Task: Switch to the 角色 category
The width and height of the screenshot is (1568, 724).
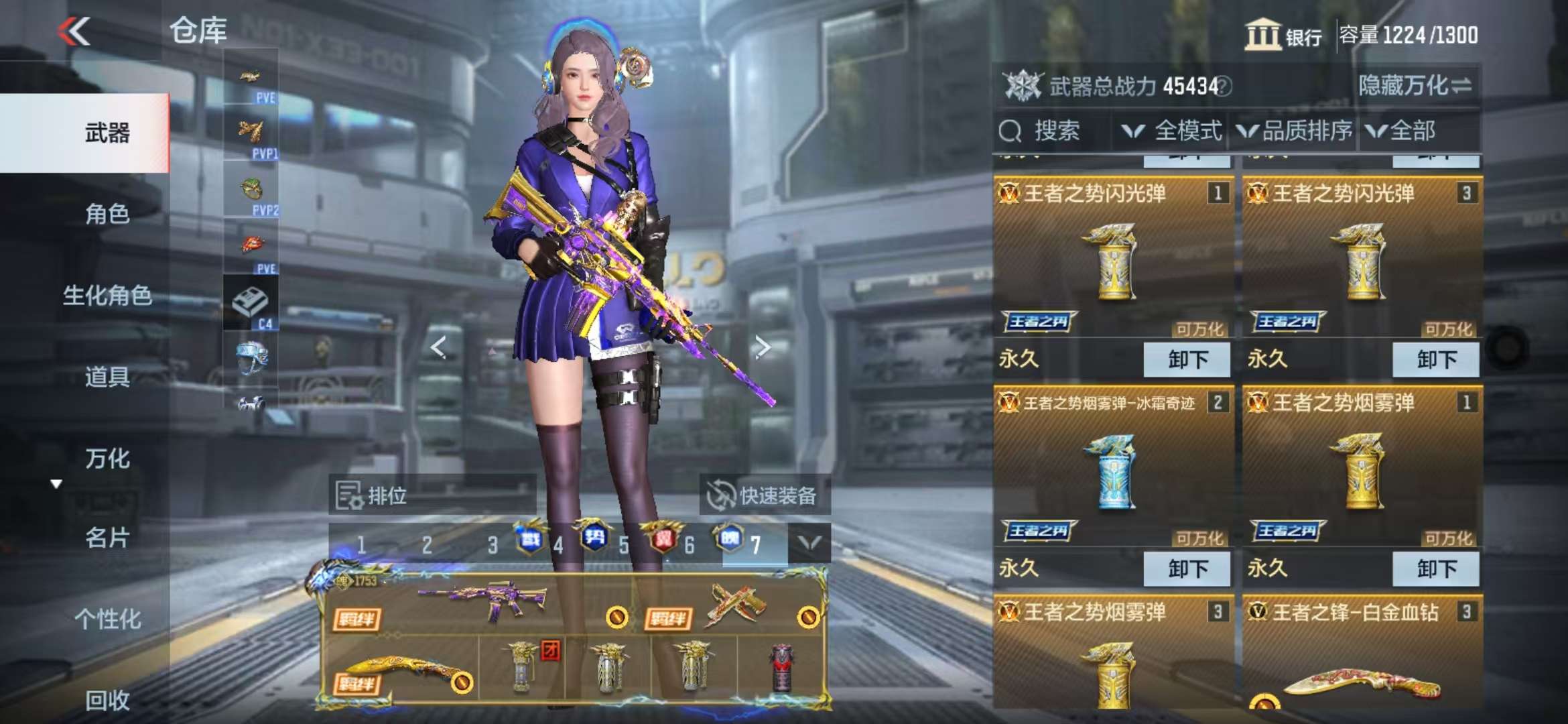Action: 107,214
